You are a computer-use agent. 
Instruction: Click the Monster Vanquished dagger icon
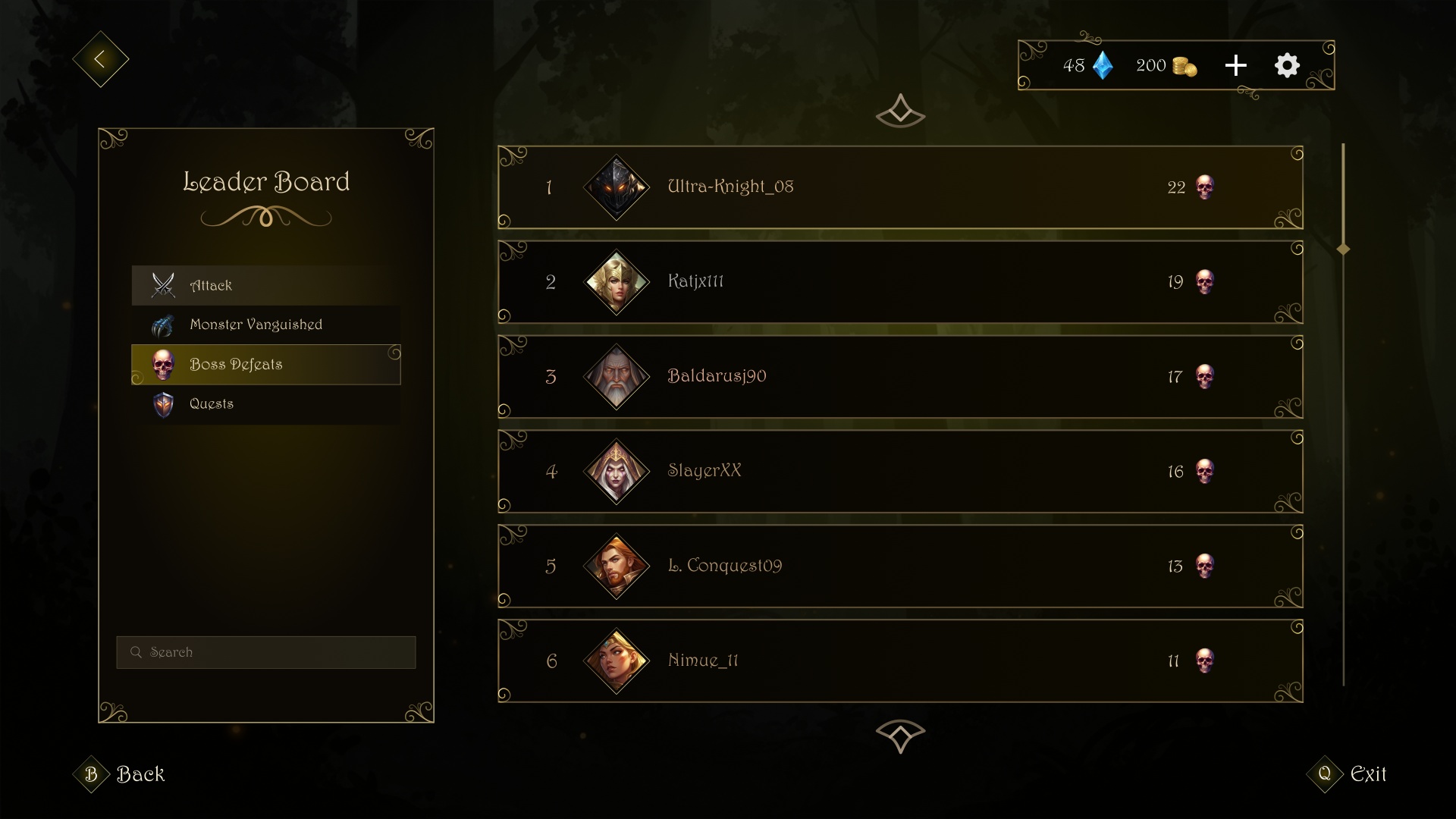[x=162, y=325]
